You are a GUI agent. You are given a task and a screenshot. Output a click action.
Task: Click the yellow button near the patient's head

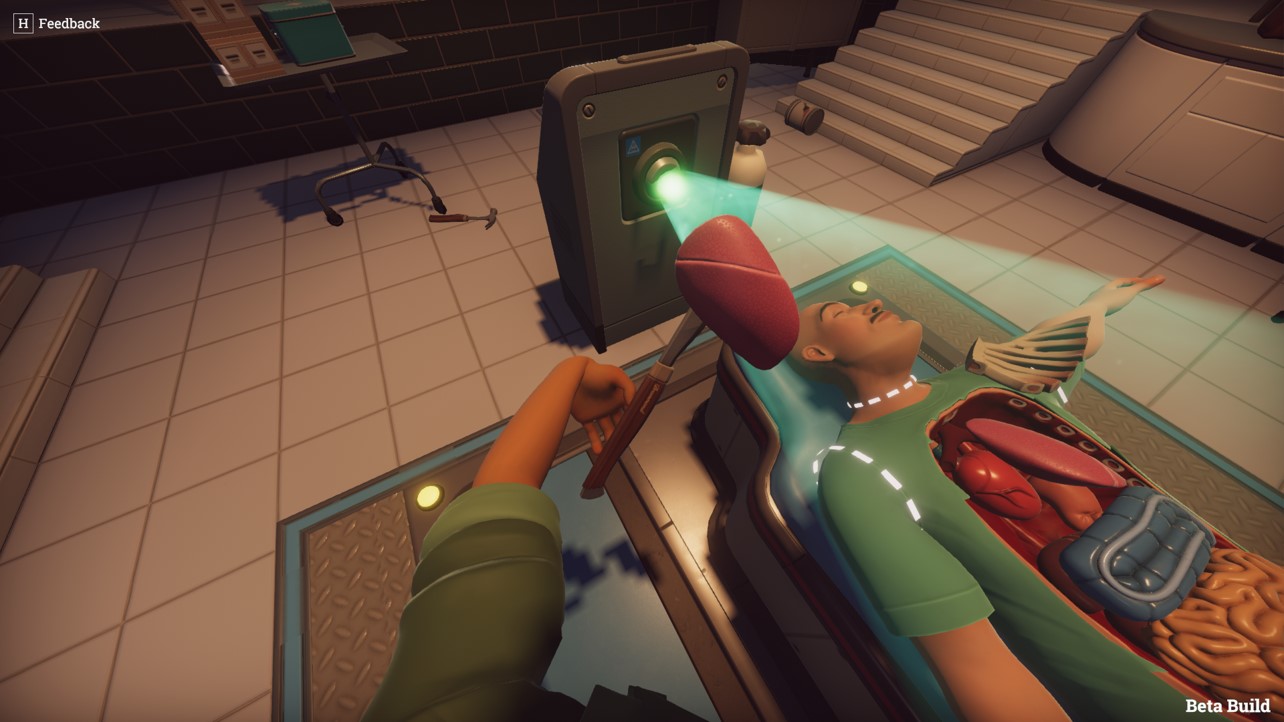coord(858,285)
